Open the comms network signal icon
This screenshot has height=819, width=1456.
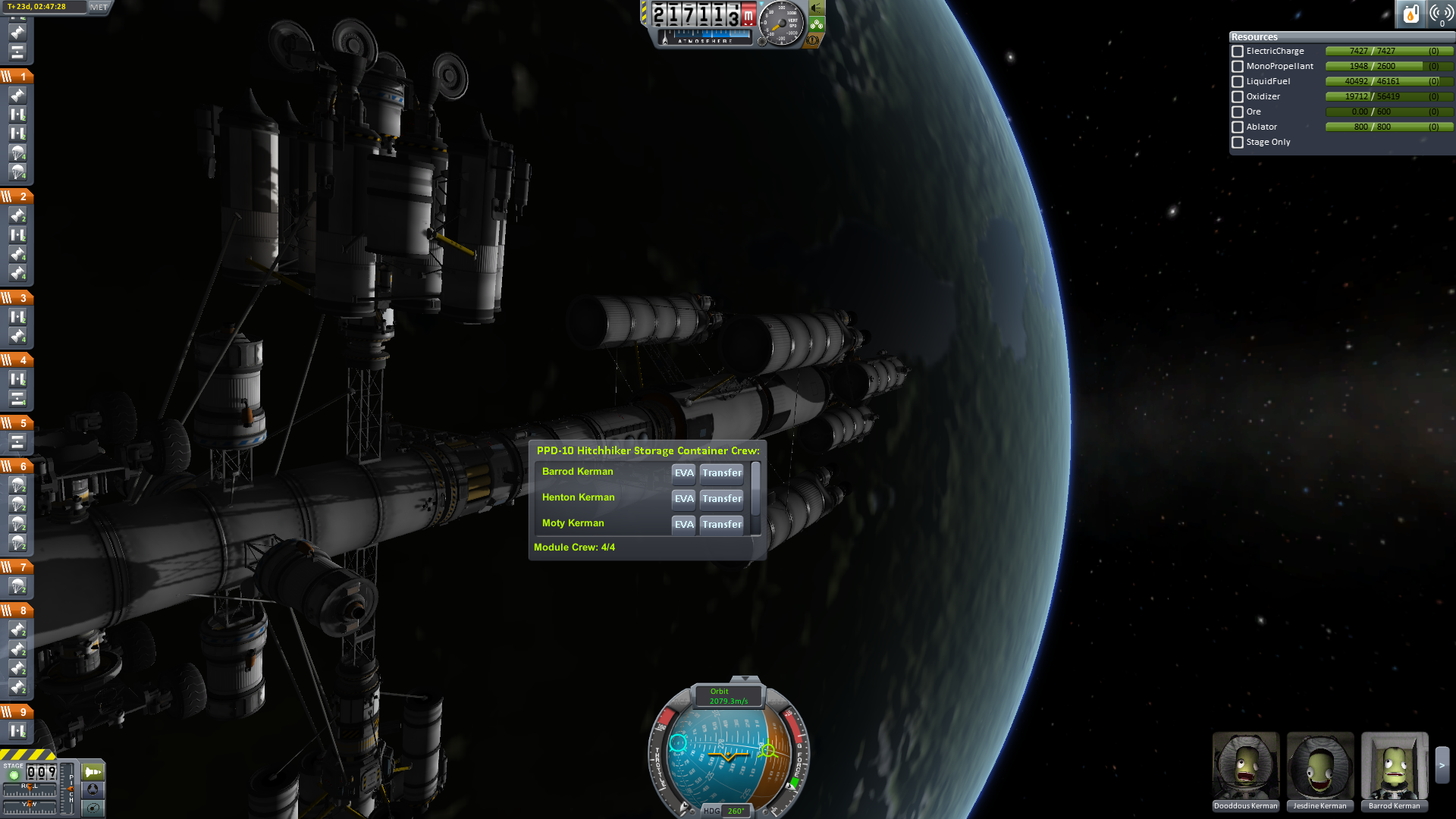[1441, 14]
